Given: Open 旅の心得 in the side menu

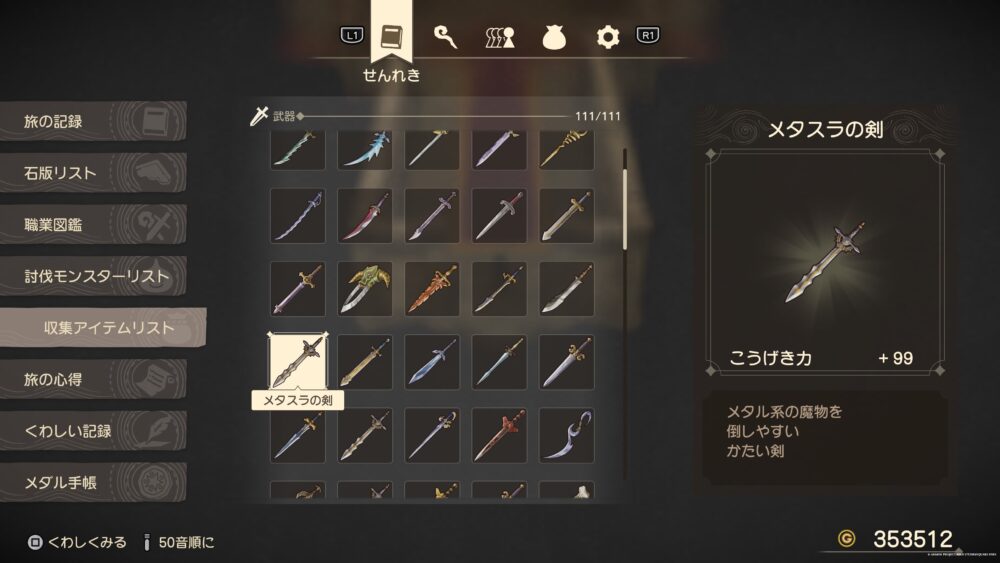Looking at the screenshot, I should [90, 380].
